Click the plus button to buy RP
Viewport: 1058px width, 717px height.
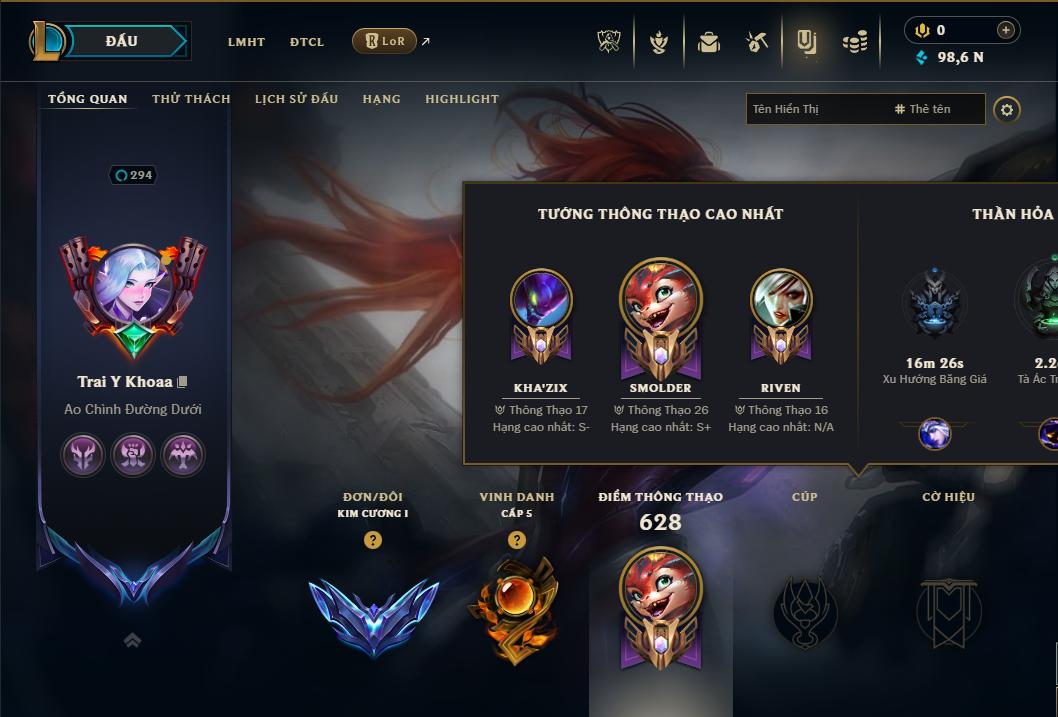[x=1006, y=30]
